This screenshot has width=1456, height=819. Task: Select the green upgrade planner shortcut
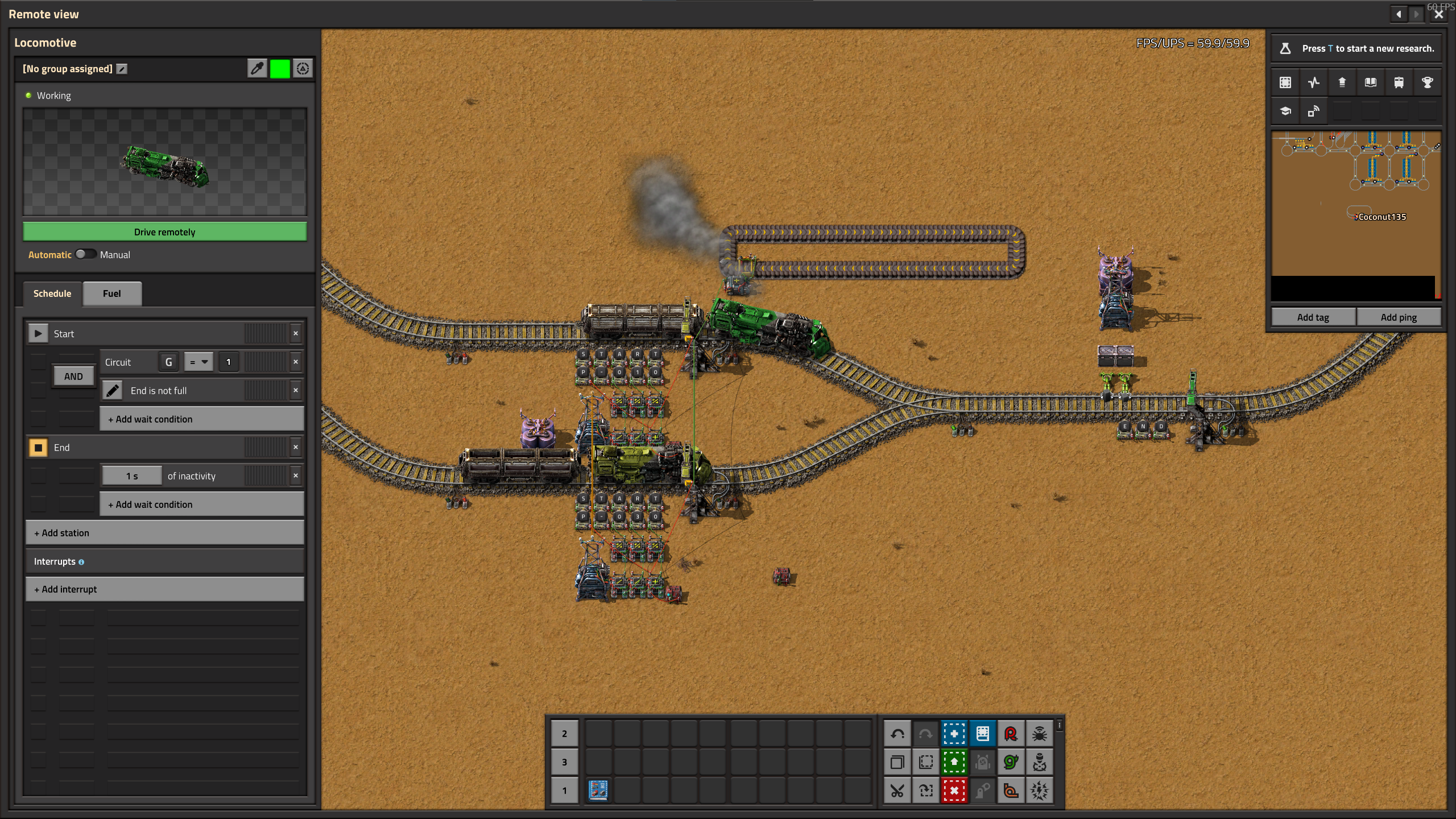(x=954, y=762)
